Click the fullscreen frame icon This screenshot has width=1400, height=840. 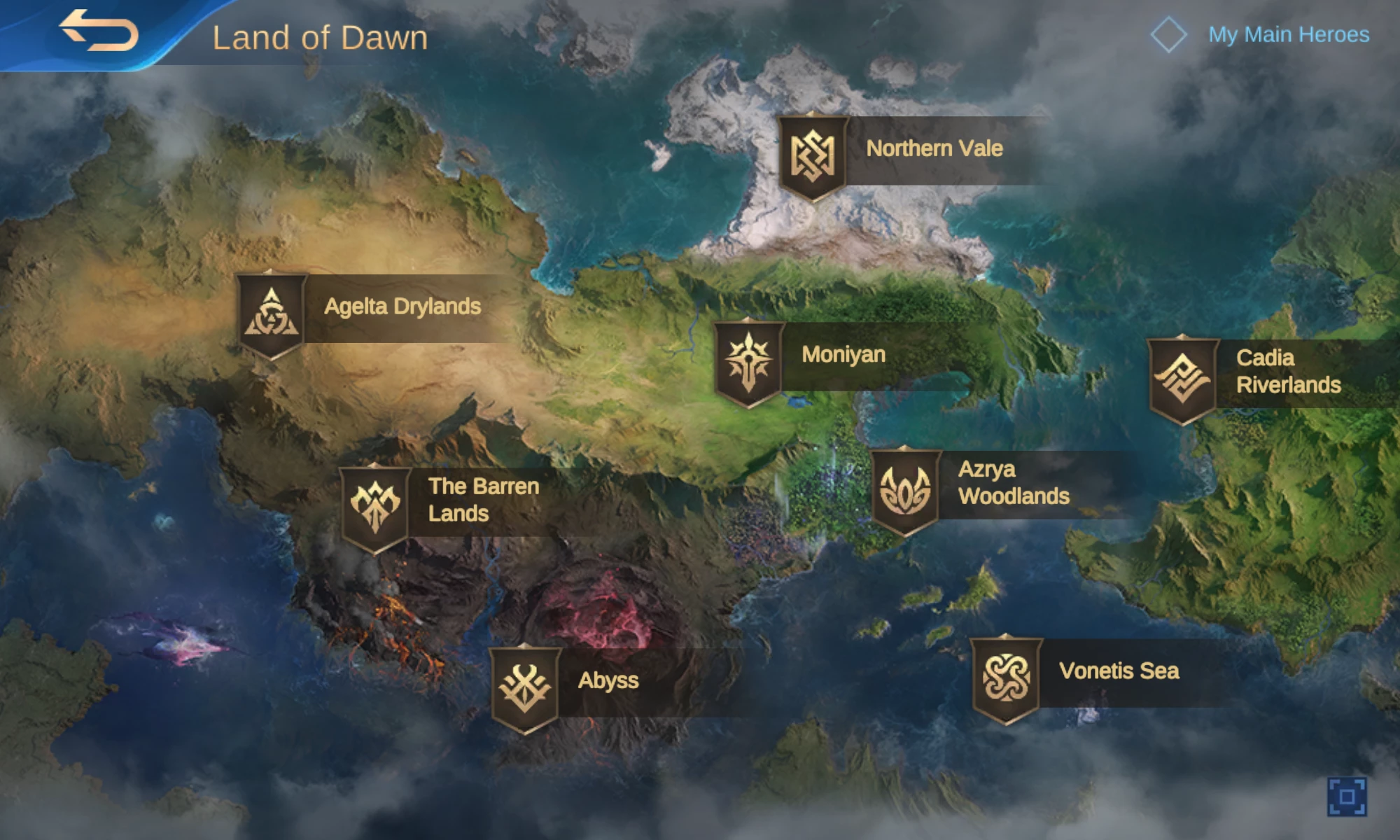pos(1346,797)
